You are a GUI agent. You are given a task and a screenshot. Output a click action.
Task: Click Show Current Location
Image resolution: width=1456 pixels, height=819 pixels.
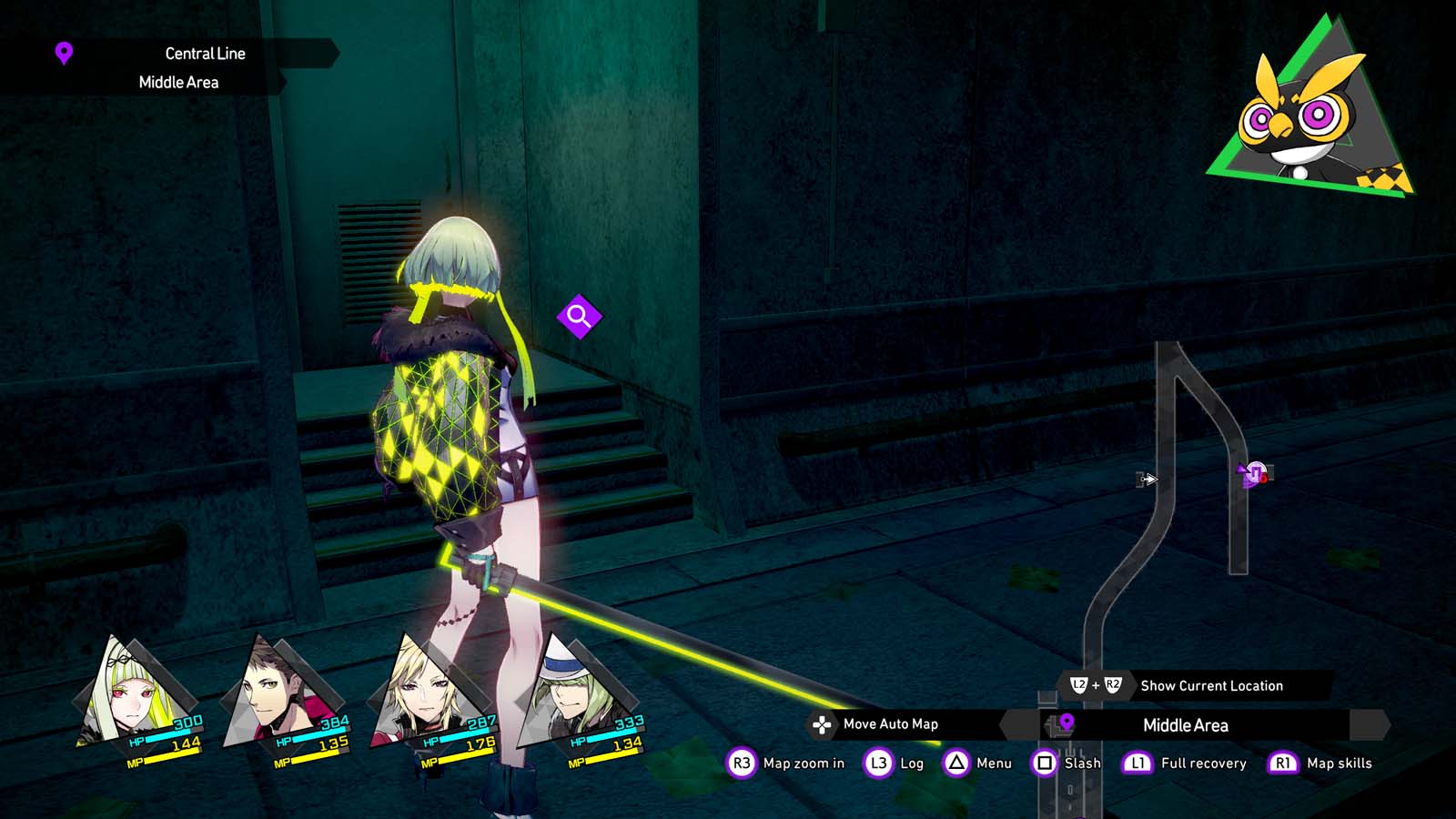point(1211,685)
